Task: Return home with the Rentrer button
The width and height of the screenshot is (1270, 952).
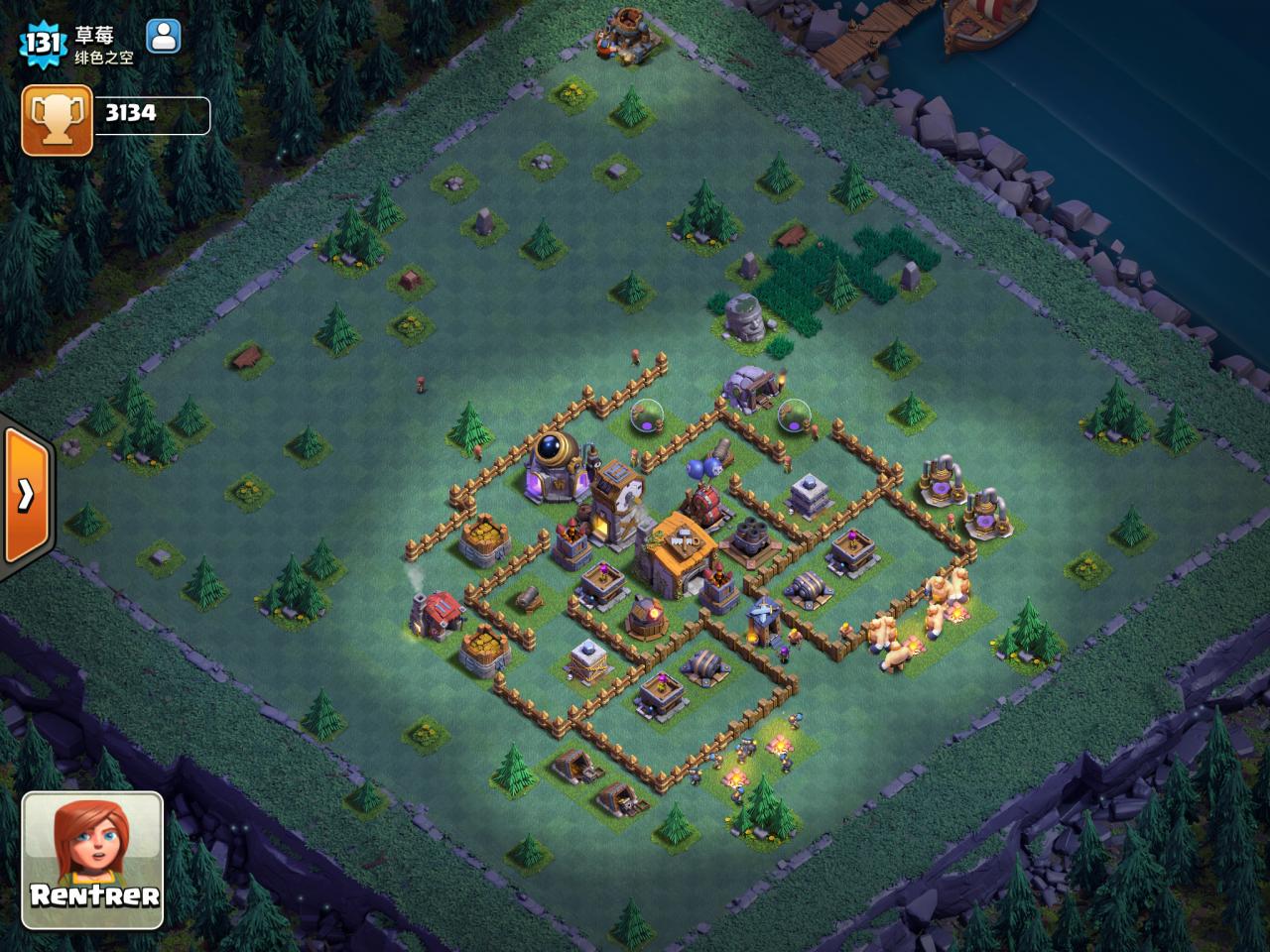Action: (92, 860)
